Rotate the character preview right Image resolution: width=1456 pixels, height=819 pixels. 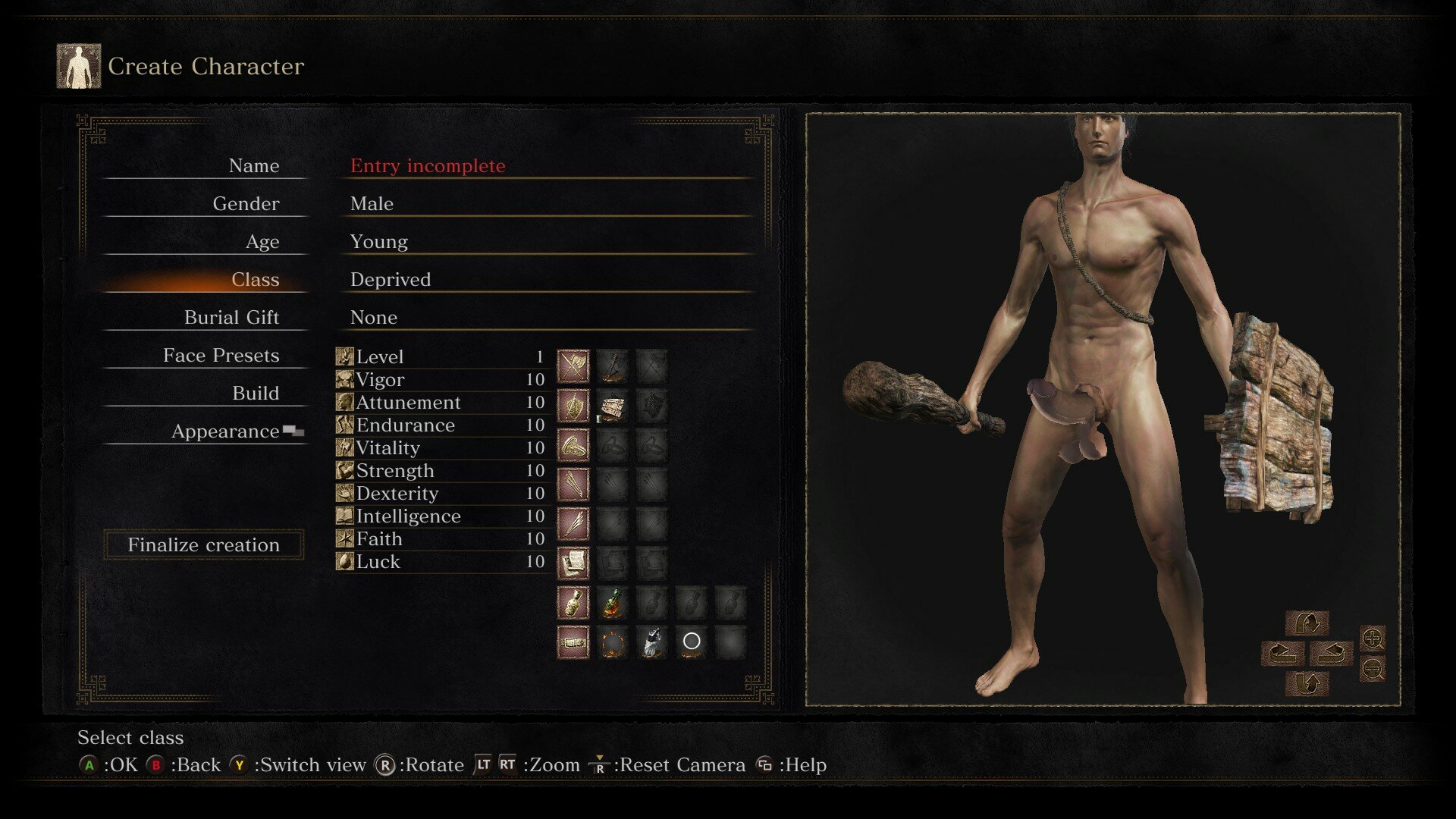pyautogui.click(x=1332, y=653)
